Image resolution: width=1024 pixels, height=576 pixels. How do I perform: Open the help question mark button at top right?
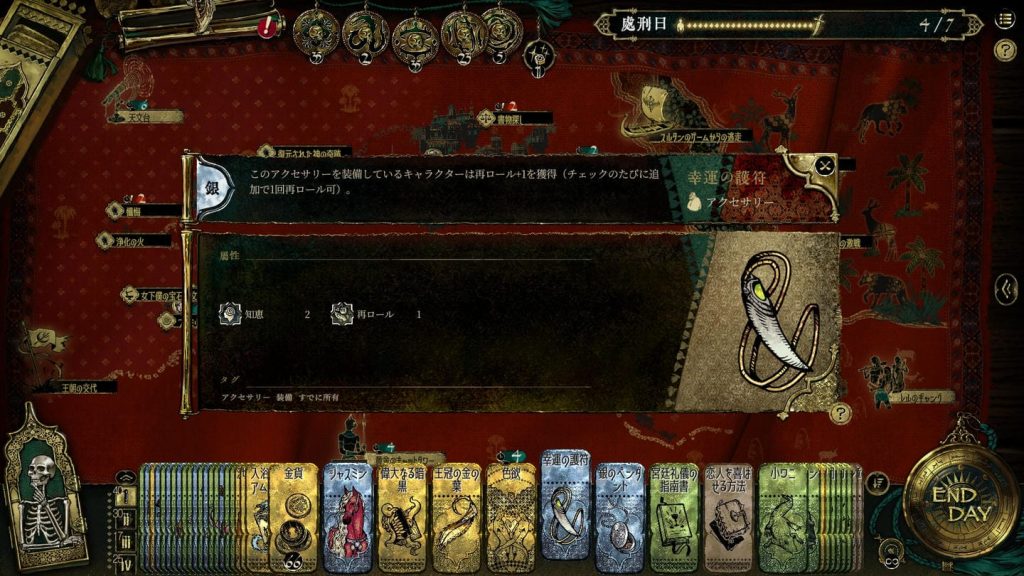coord(1005,50)
